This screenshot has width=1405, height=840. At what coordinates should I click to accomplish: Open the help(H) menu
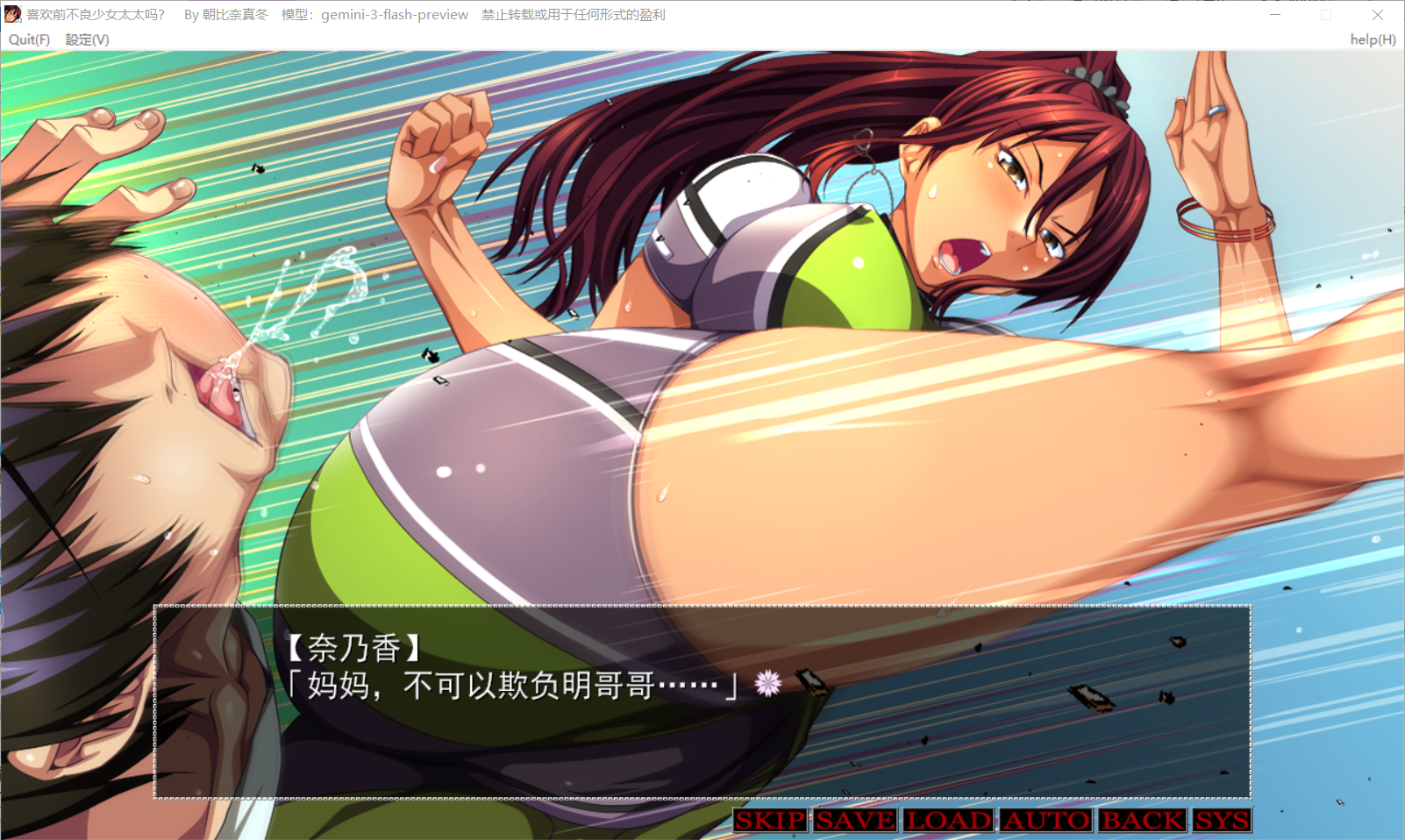pos(1373,39)
